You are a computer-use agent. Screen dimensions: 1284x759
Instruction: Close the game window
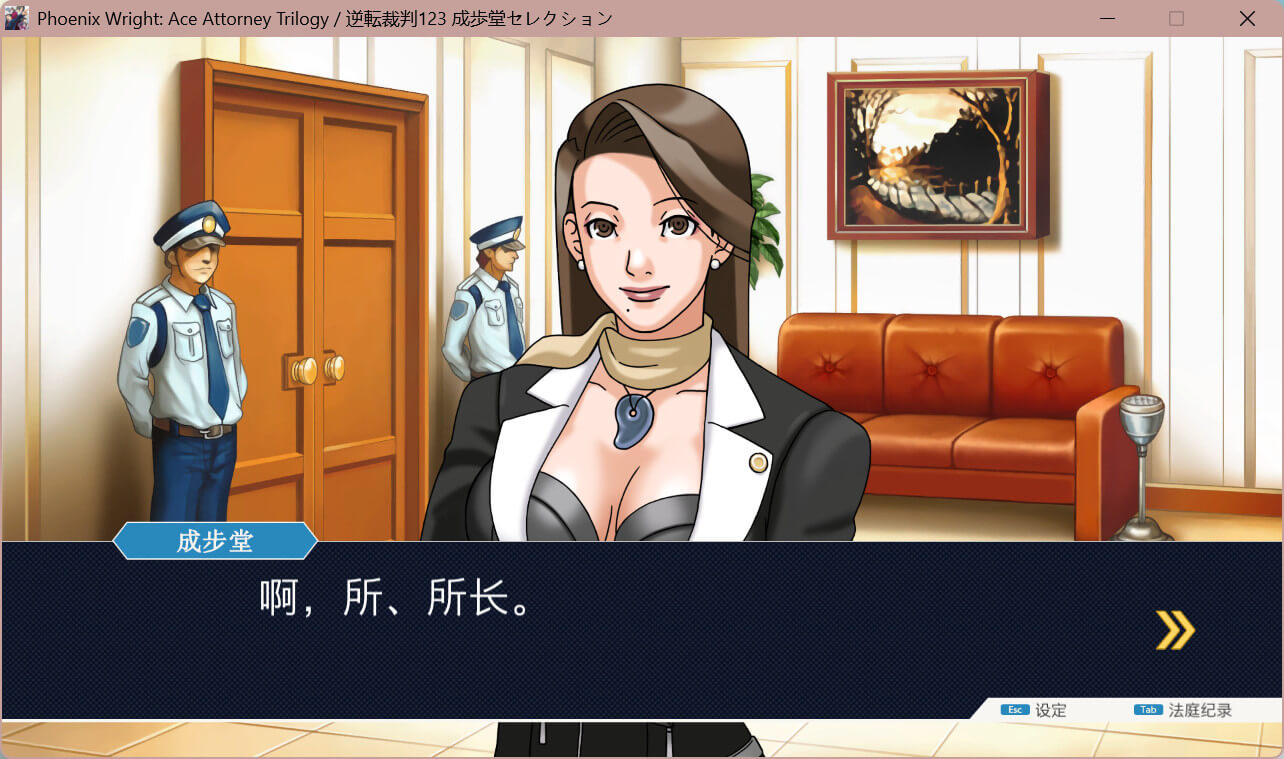(1247, 19)
